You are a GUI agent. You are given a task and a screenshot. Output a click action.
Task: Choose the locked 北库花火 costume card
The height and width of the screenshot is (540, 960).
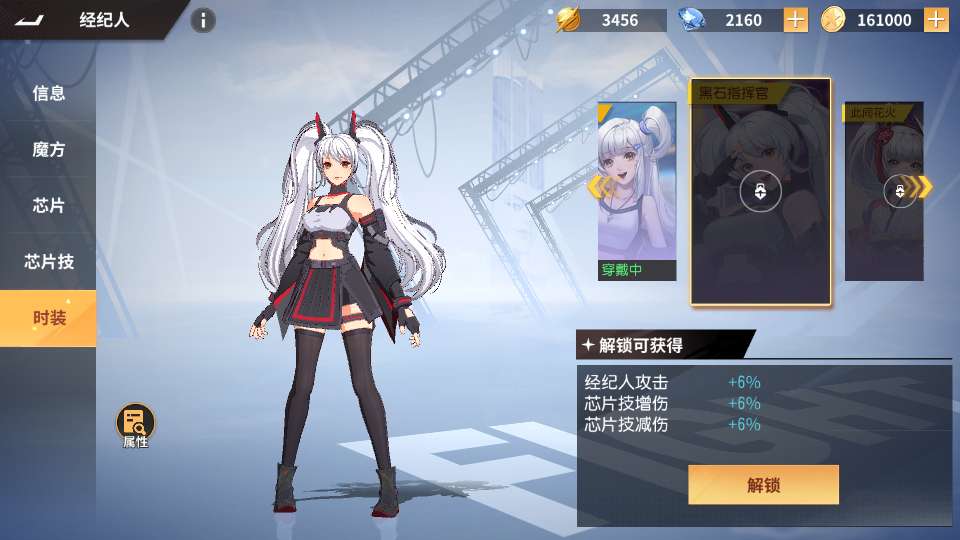click(x=882, y=191)
